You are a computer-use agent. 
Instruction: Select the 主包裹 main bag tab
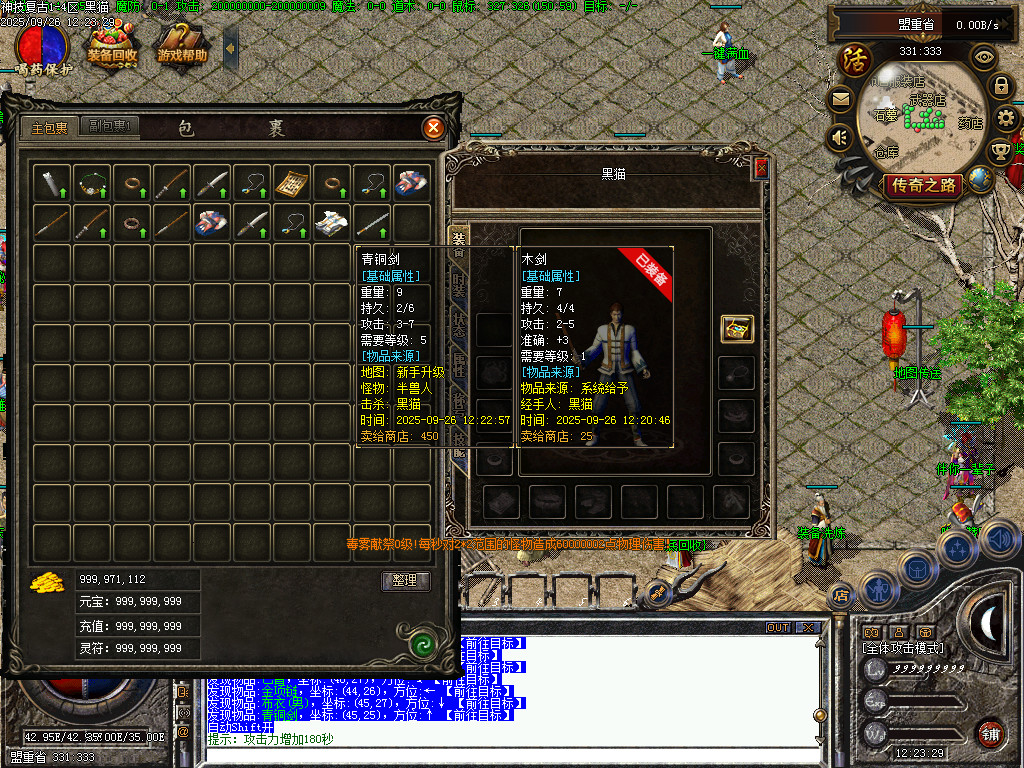click(49, 128)
